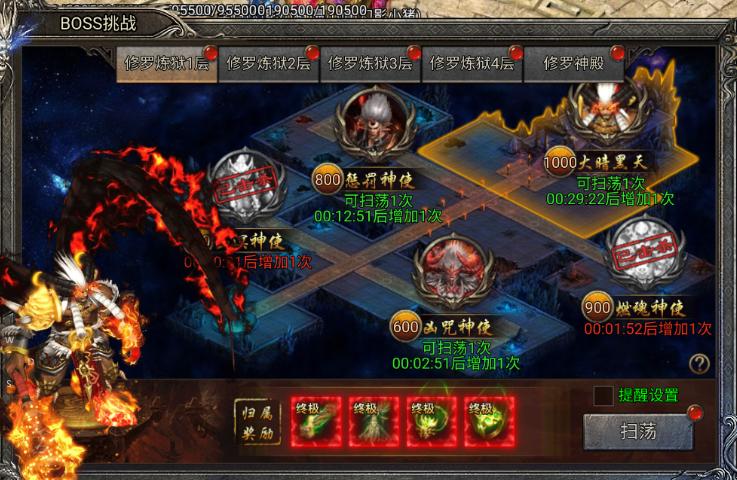
Task: Select the 修罗炼狱3层 tab
Action: 370,63
